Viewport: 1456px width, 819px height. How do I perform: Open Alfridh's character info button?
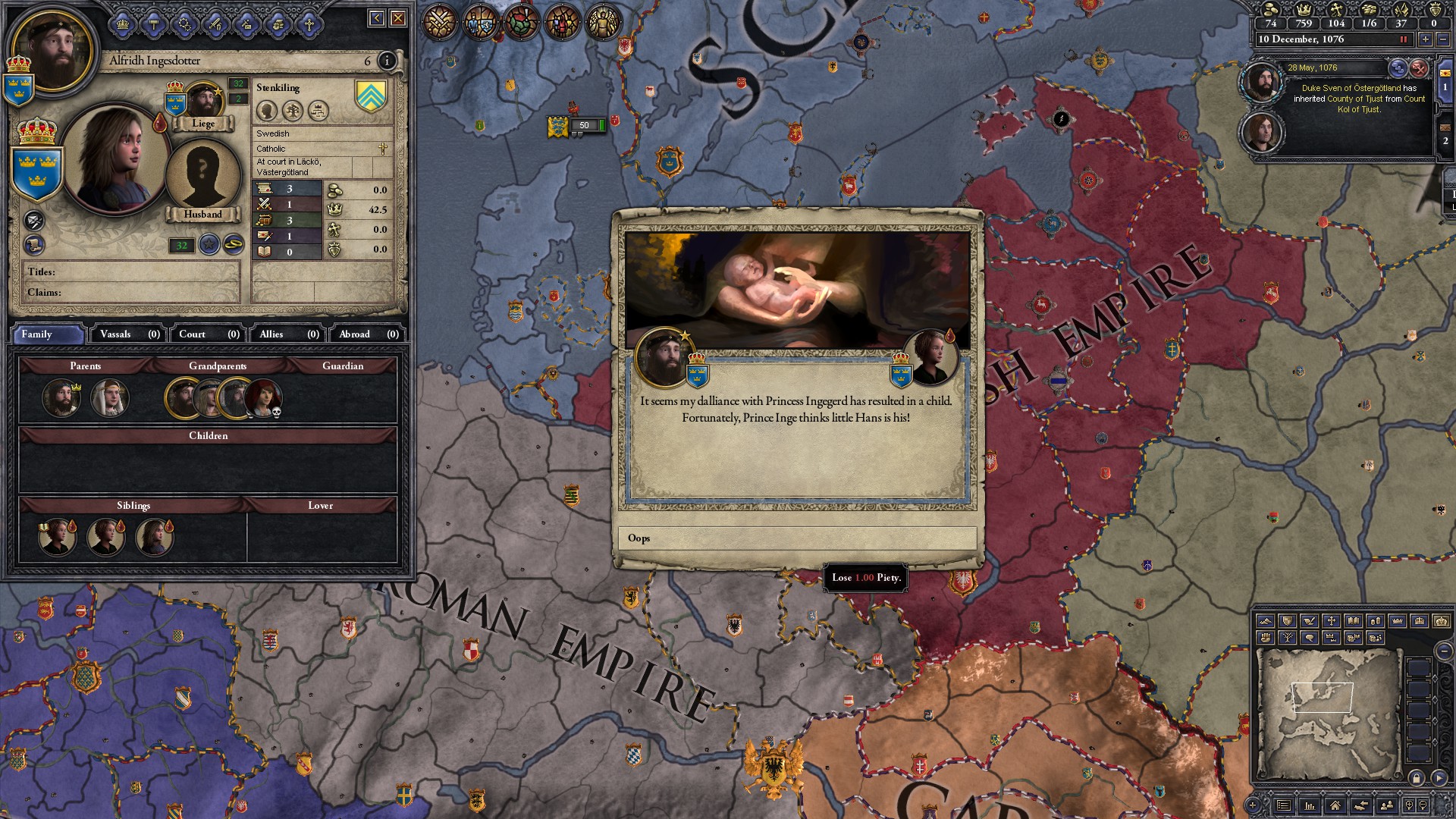[387, 61]
